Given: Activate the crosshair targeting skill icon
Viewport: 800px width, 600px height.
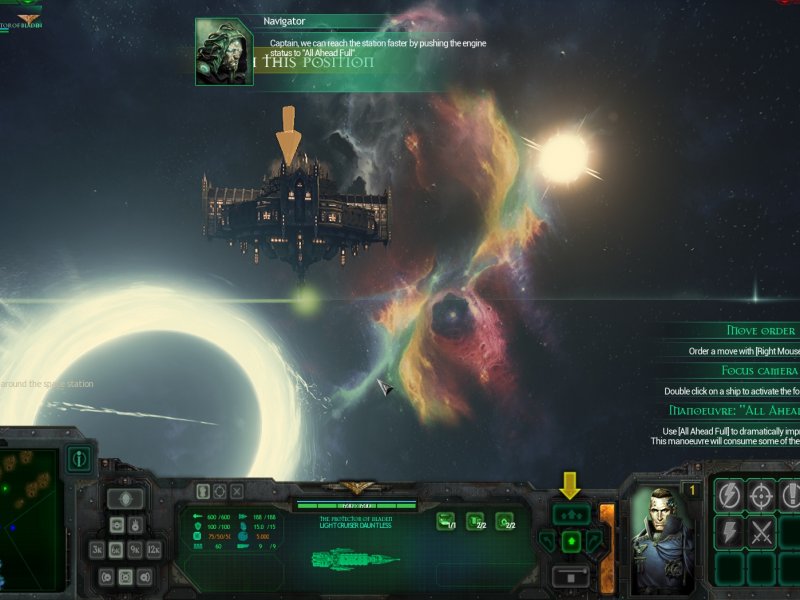Looking at the screenshot, I should pyautogui.click(x=762, y=495).
